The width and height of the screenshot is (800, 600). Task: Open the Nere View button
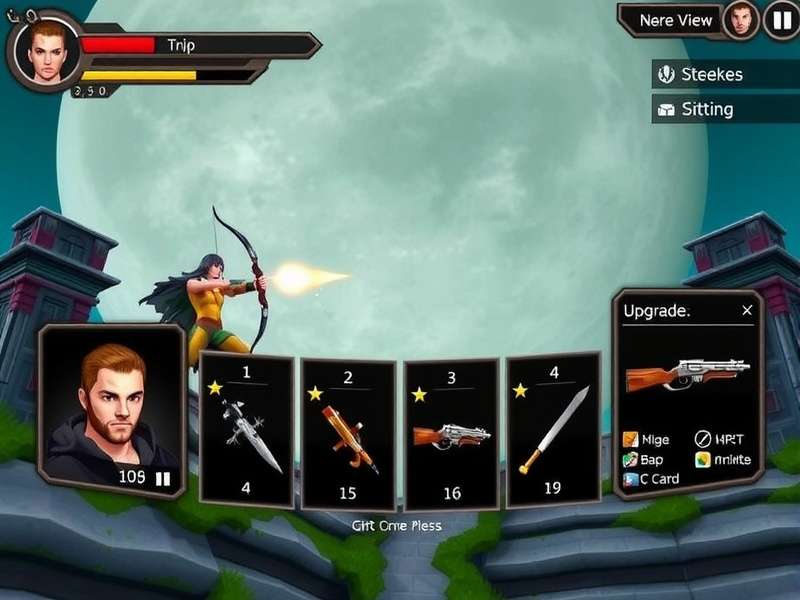click(676, 20)
